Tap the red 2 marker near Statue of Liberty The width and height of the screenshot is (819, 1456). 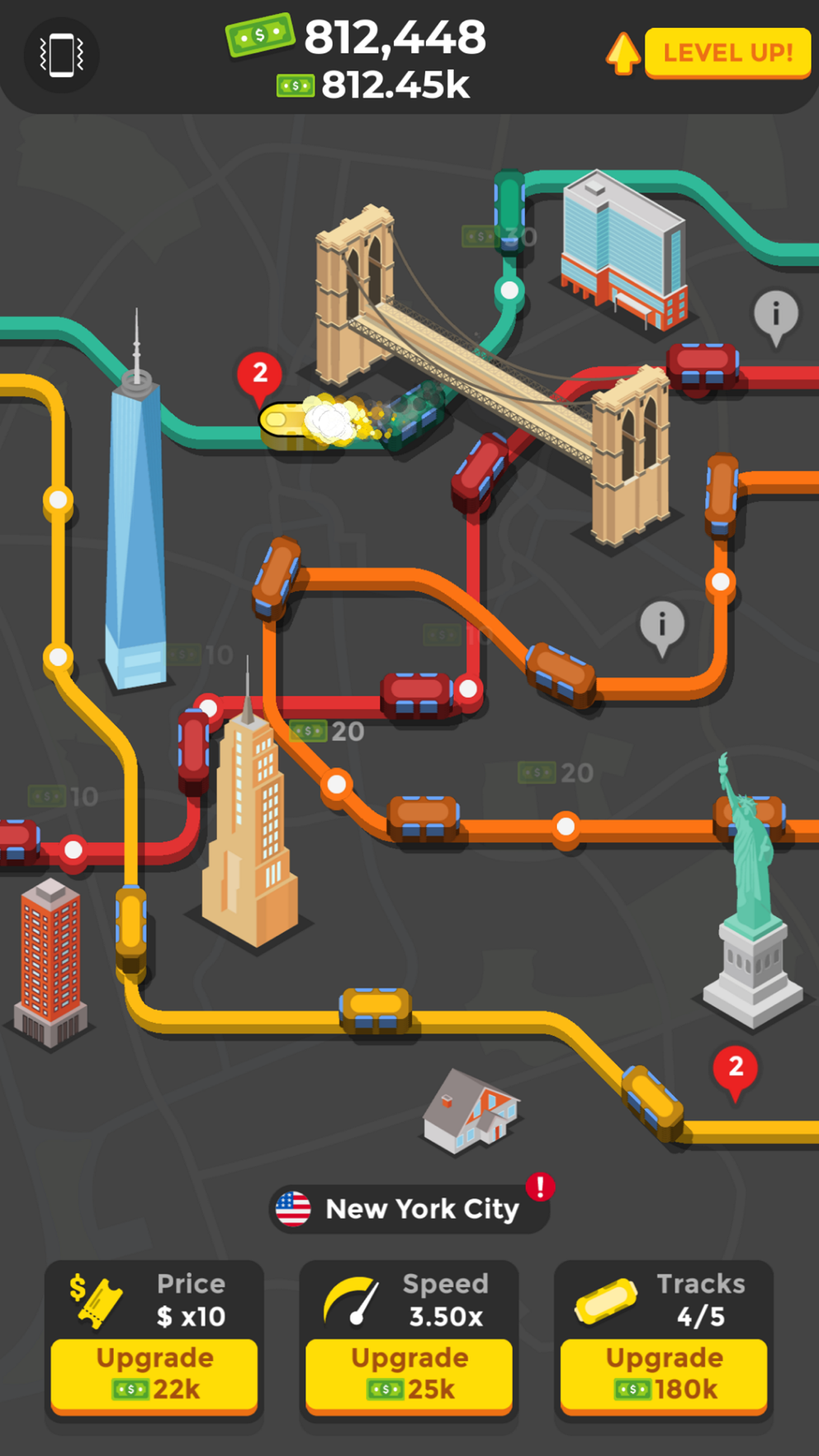click(x=735, y=1069)
